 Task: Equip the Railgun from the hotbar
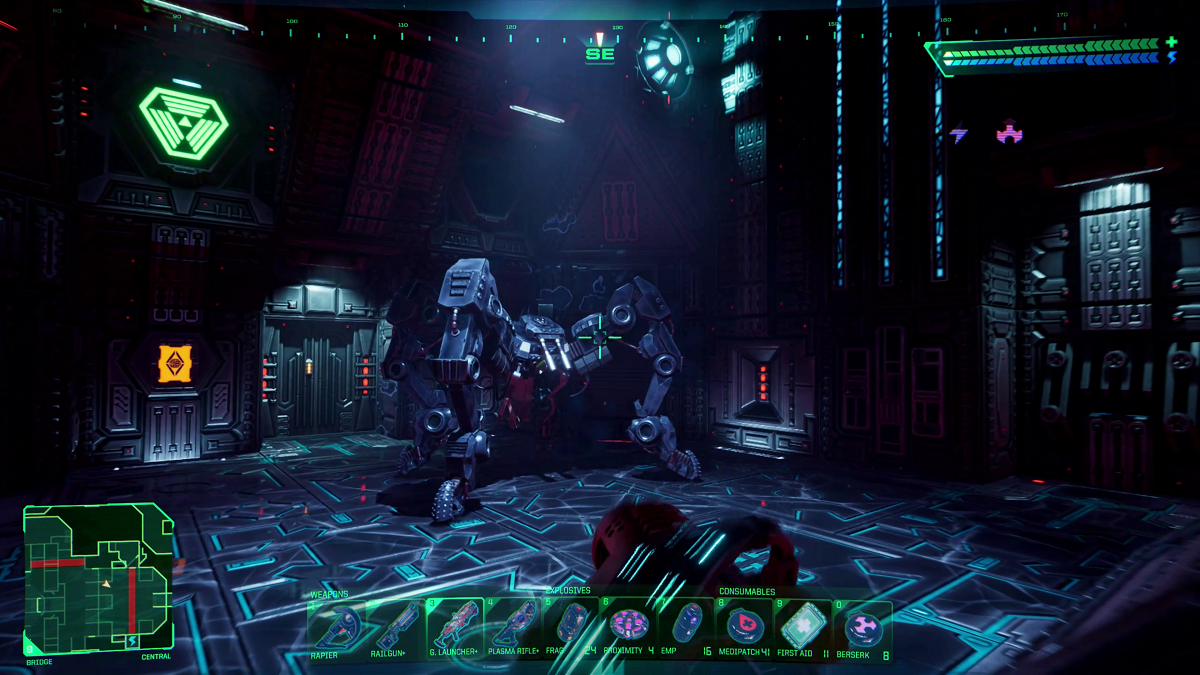(x=395, y=625)
